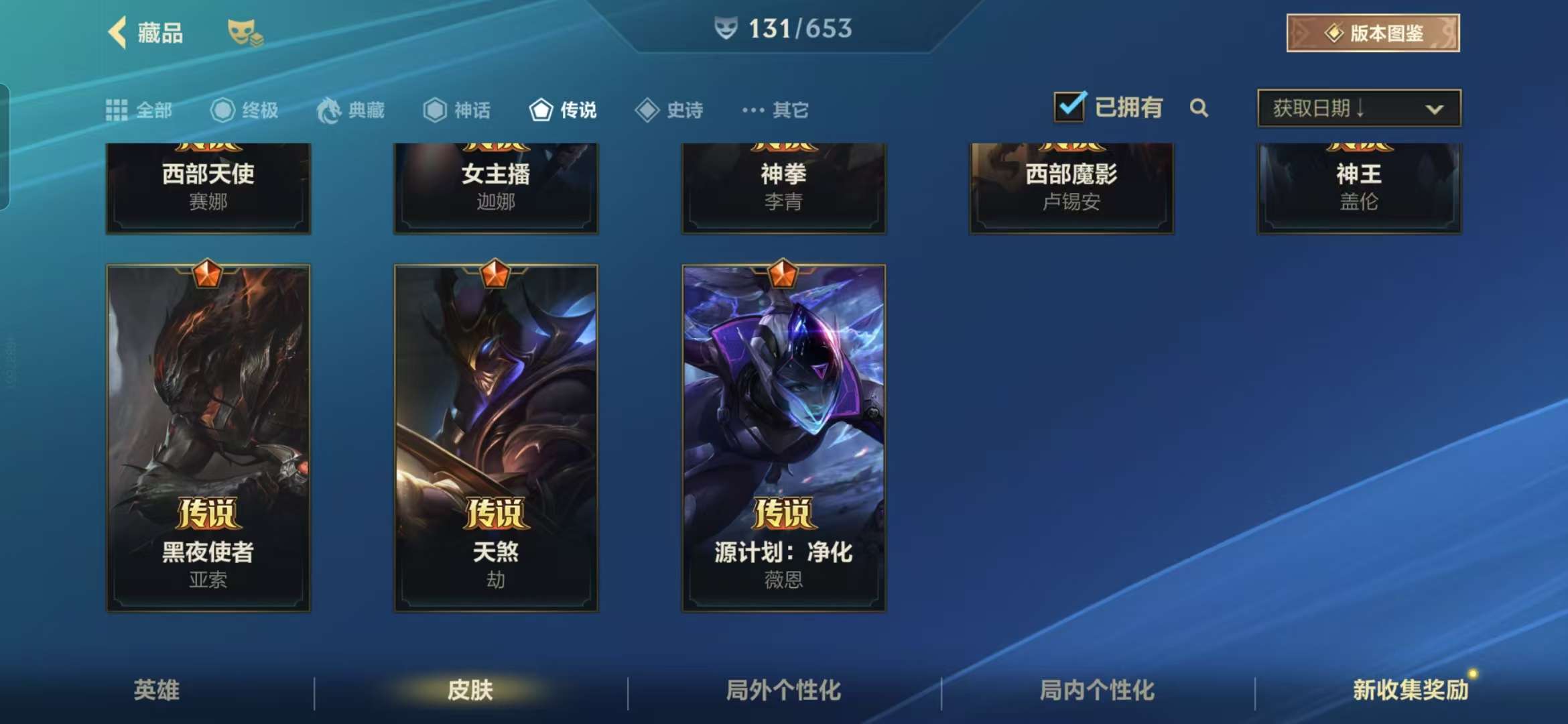Go back from the 藏品 screen
This screenshot has width=1568, height=724.
[119, 32]
